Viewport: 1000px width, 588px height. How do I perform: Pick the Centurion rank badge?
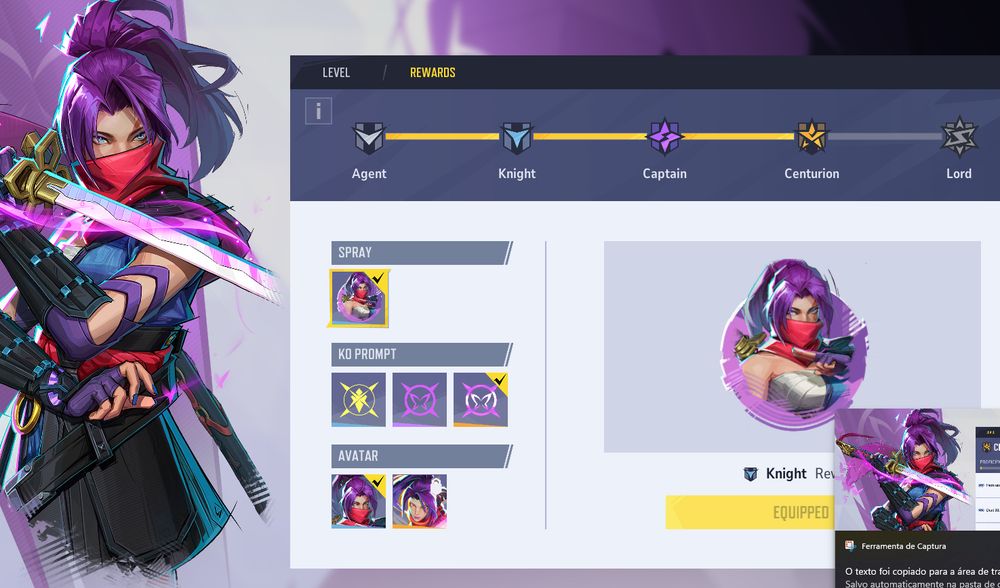pyautogui.click(x=811, y=137)
